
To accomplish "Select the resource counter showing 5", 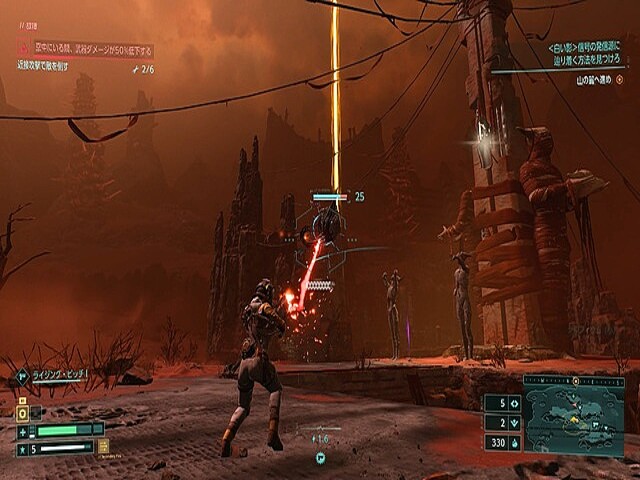I will point(501,404).
